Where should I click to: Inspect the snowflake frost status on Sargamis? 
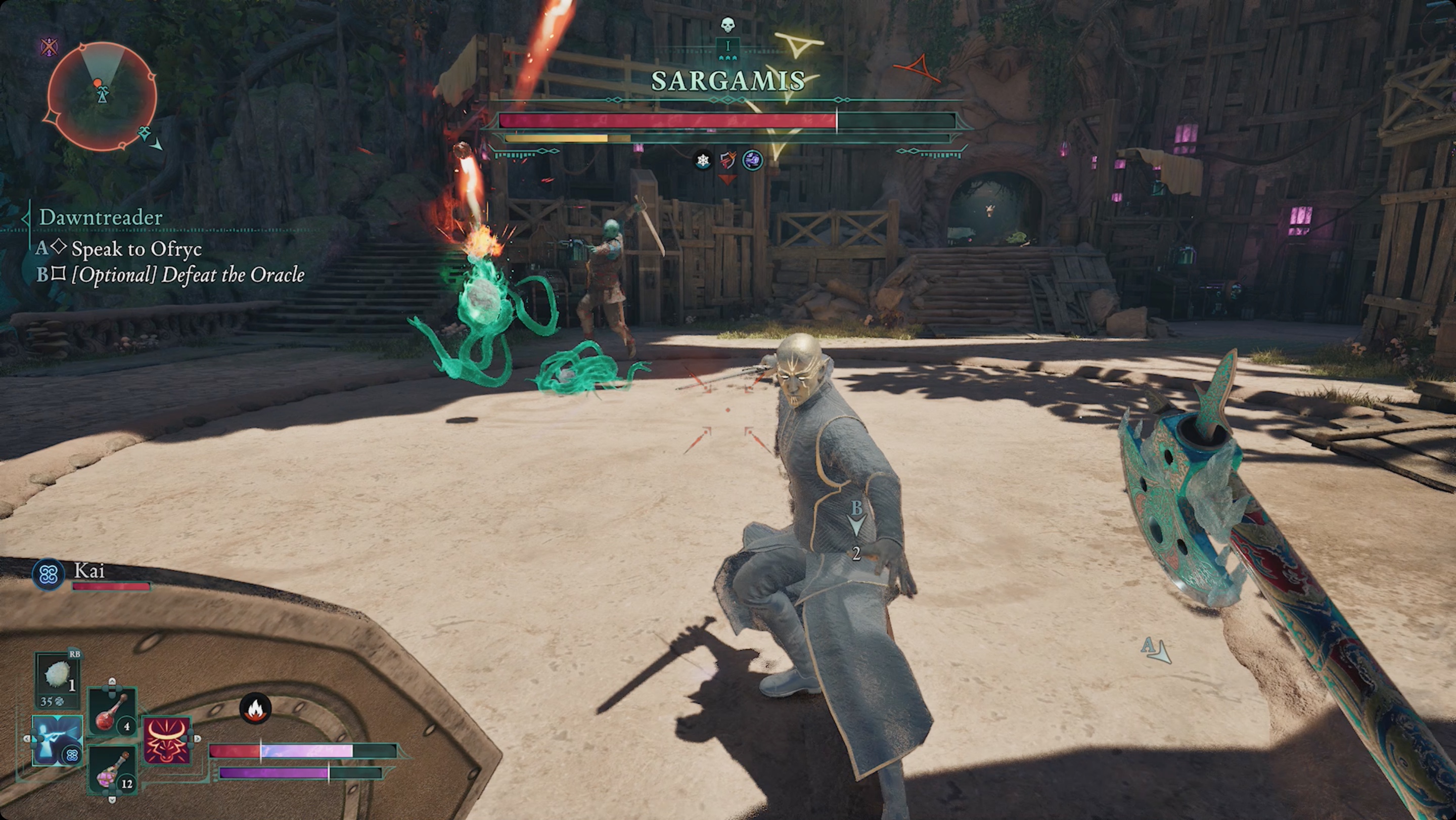tap(703, 161)
